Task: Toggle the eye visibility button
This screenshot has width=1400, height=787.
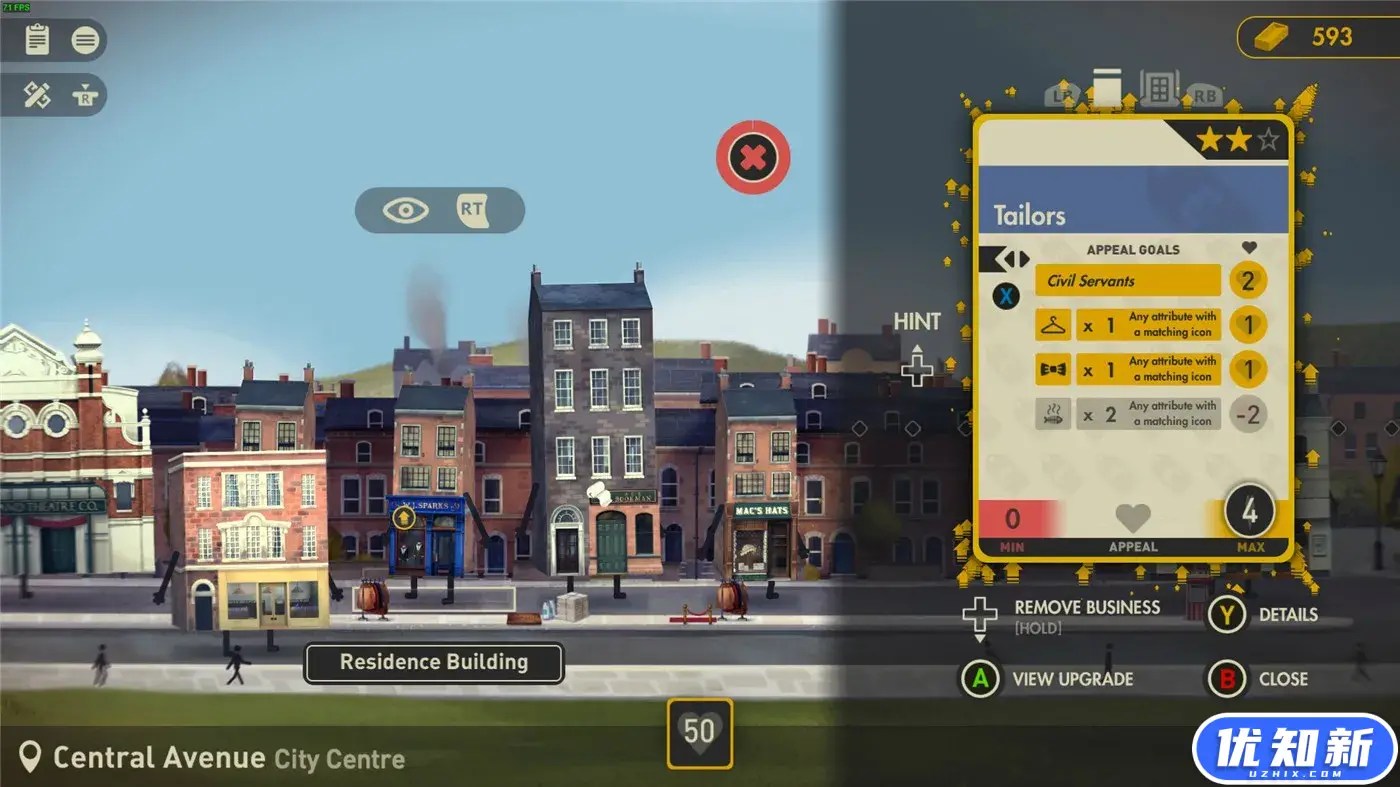Action: (406, 210)
